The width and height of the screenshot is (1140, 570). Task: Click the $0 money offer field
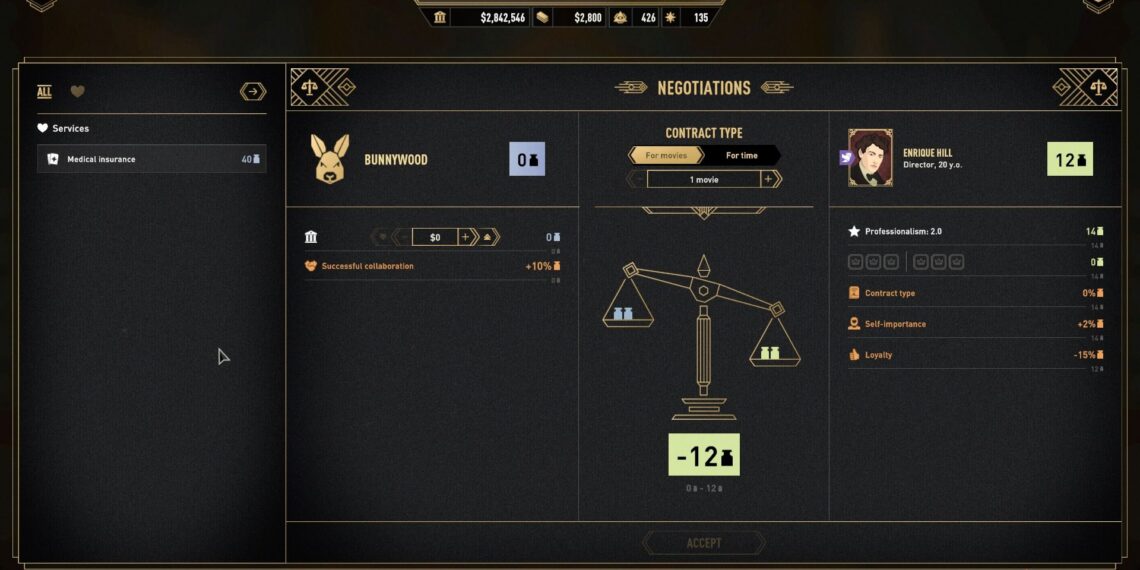(434, 237)
